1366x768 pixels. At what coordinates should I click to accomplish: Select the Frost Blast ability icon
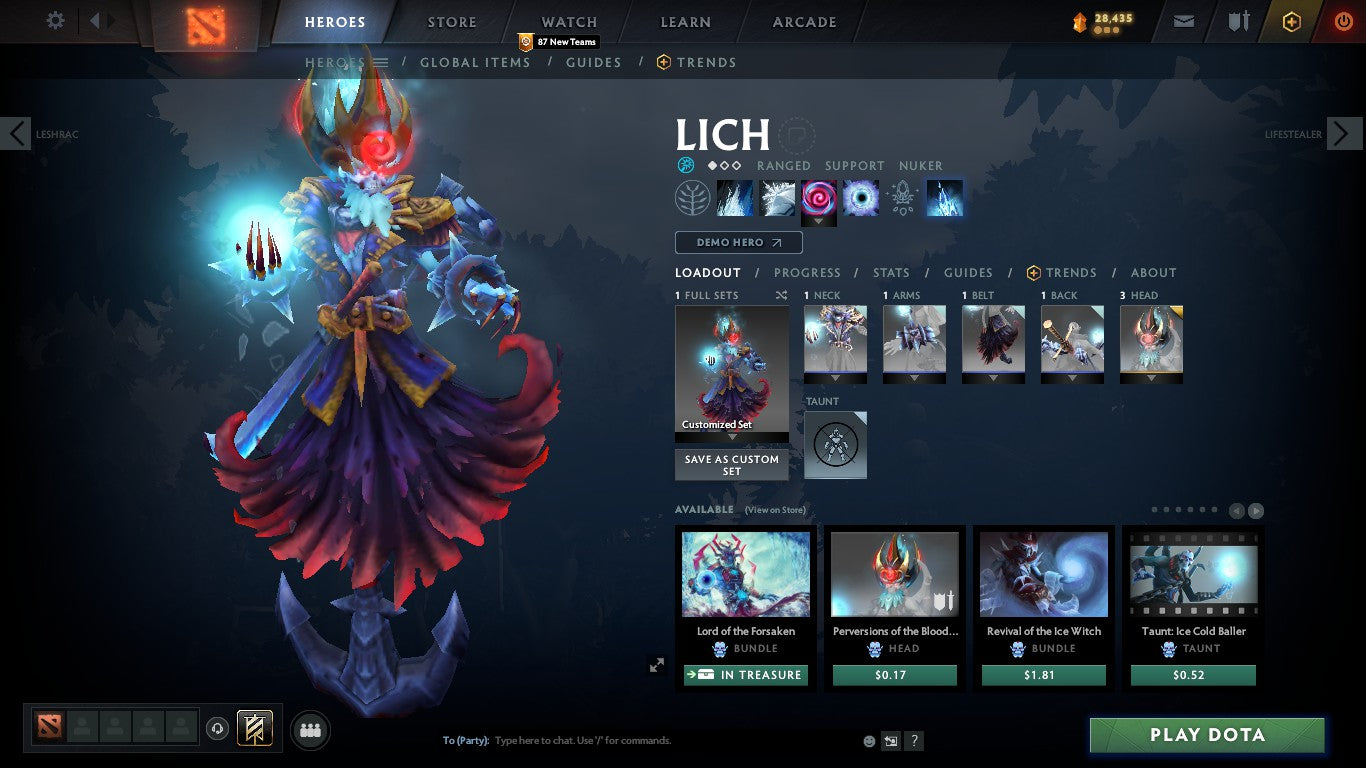(x=735, y=197)
